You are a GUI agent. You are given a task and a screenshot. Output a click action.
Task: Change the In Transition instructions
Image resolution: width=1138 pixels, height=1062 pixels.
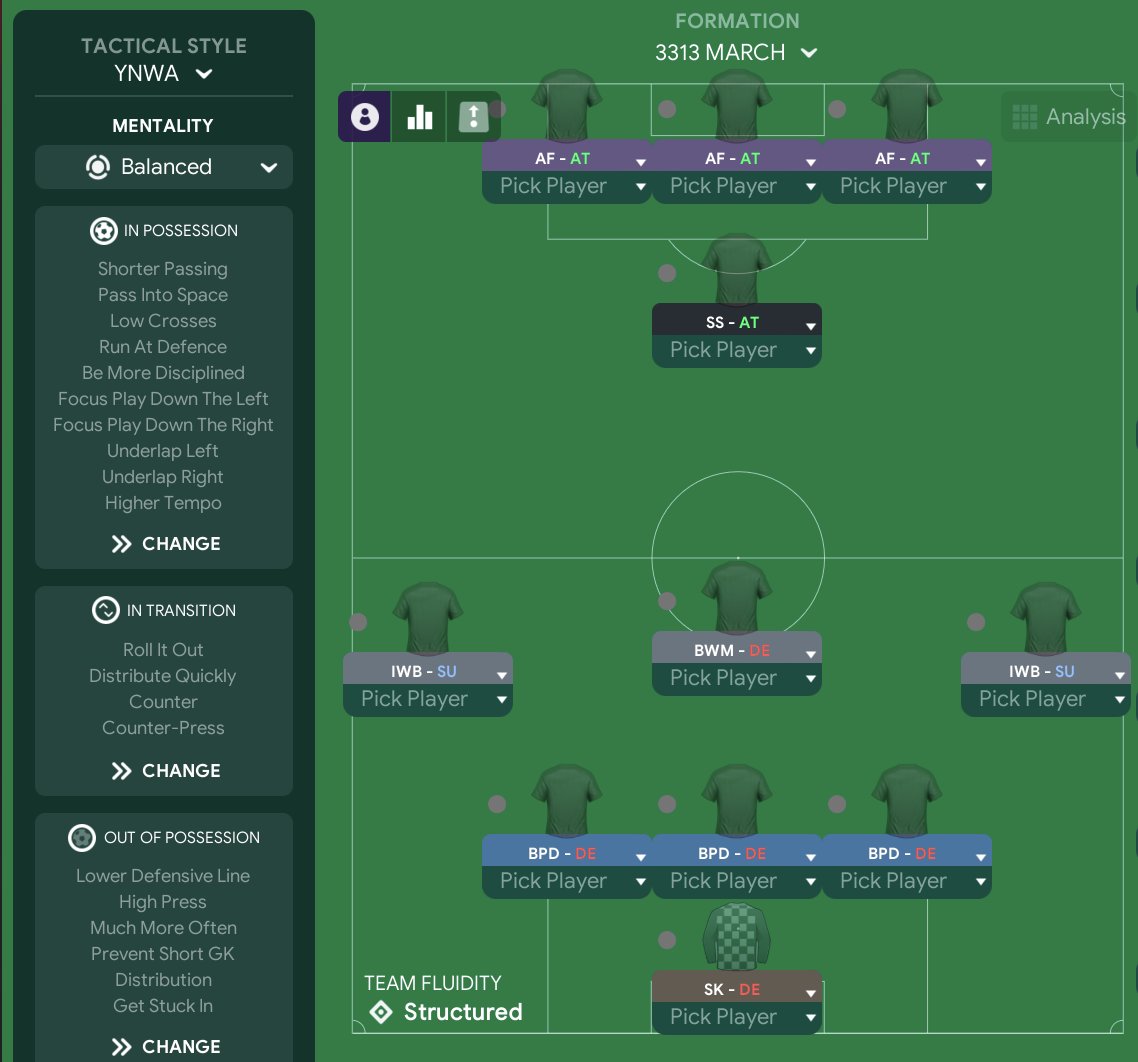click(x=164, y=771)
